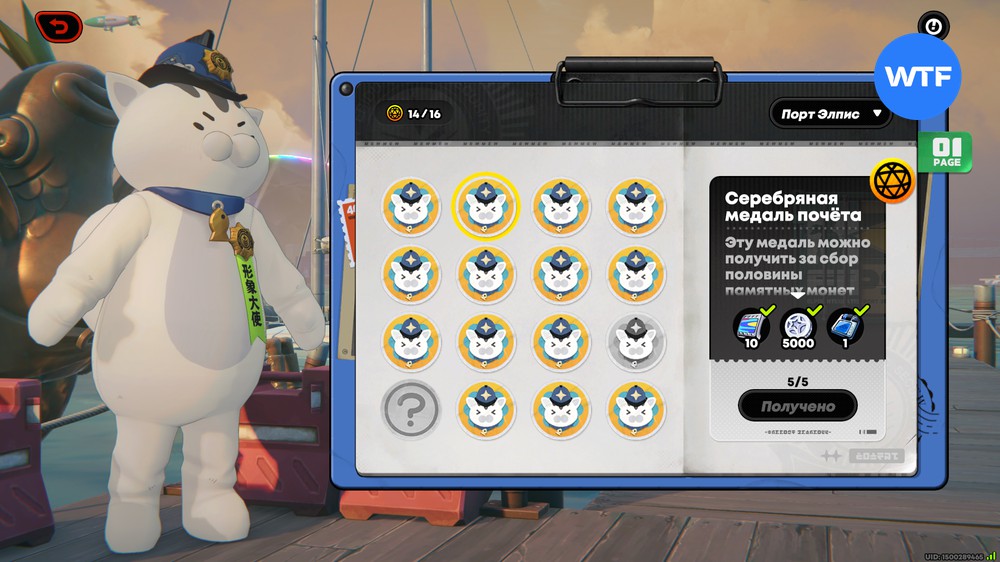Click the Получено reward button
Image resolution: width=1000 pixels, height=562 pixels.
(x=797, y=406)
